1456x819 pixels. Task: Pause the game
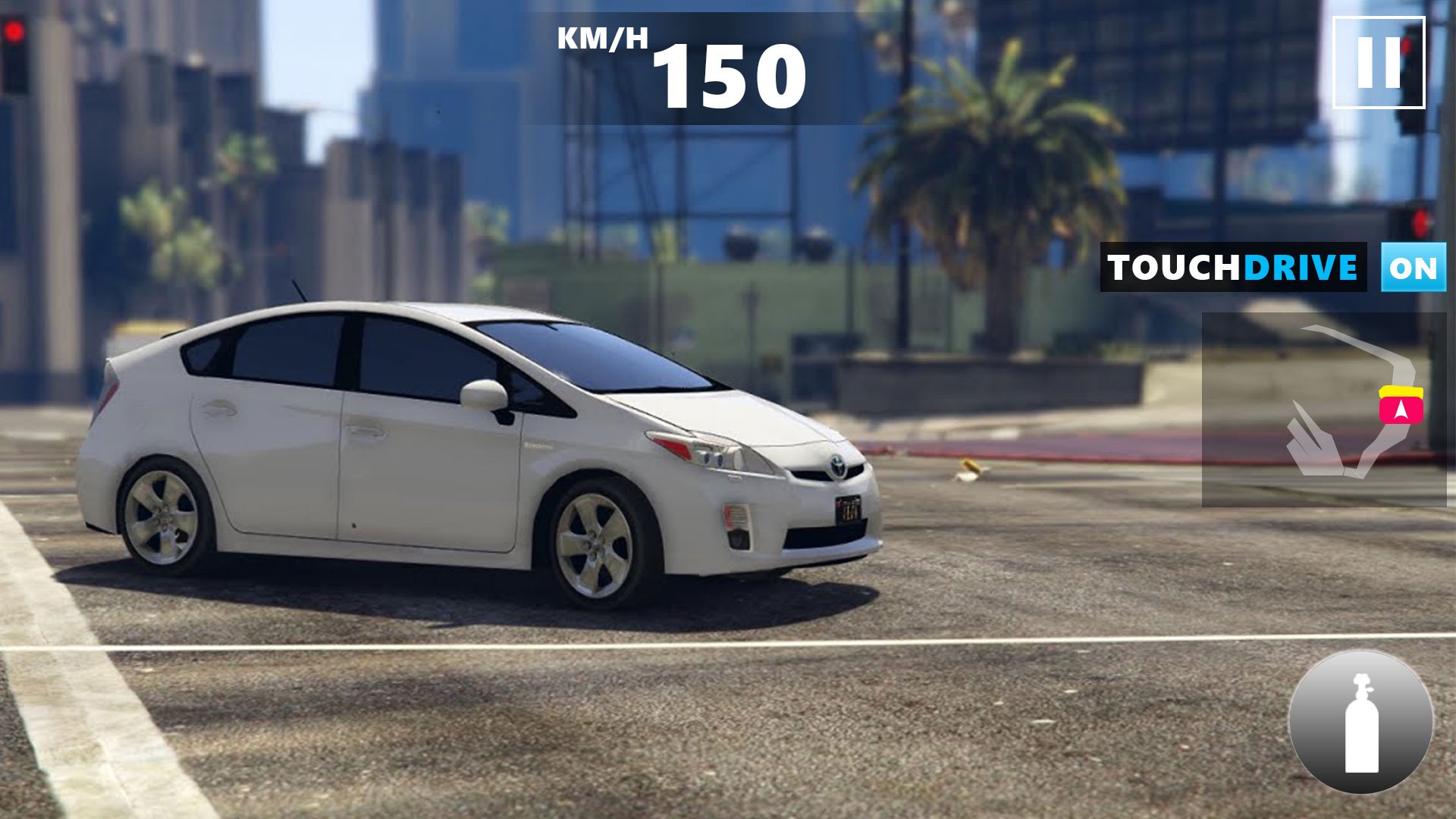(x=1378, y=63)
